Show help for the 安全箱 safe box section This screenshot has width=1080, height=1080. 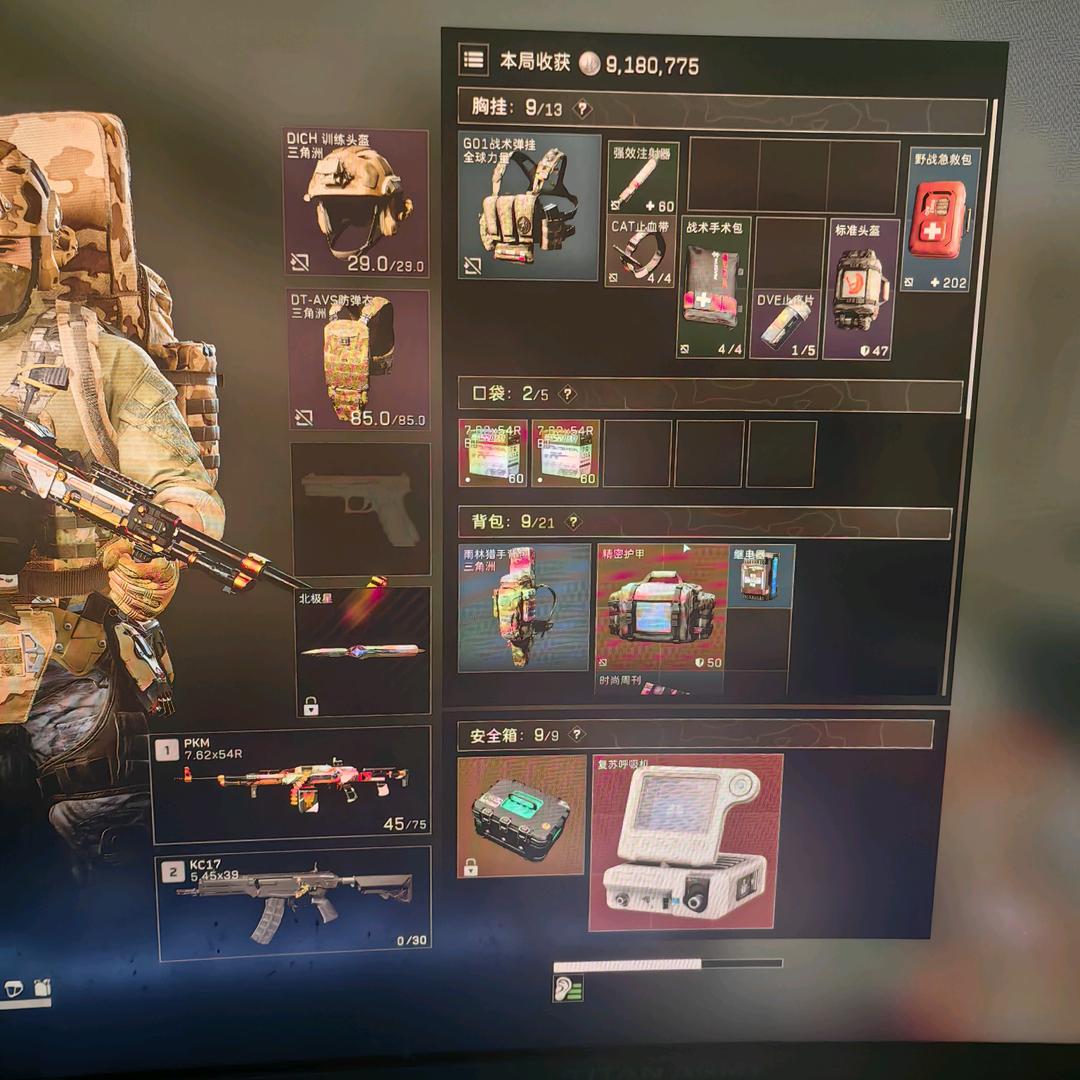[x=576, y=735]
